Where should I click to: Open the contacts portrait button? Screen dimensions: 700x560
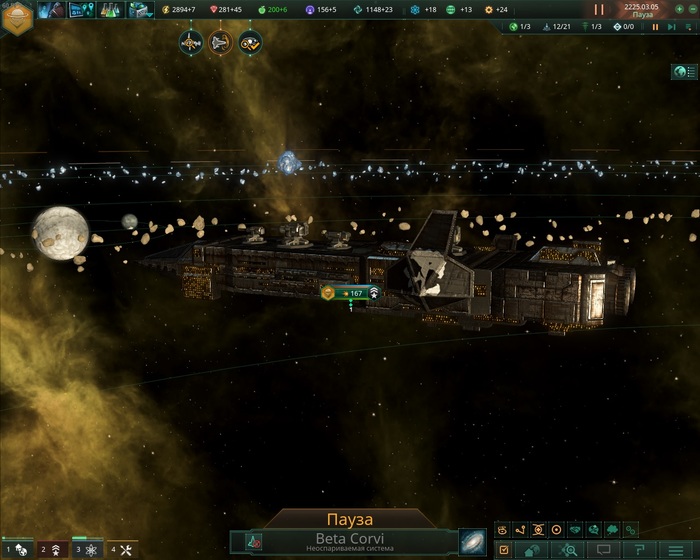coord(49,10)
